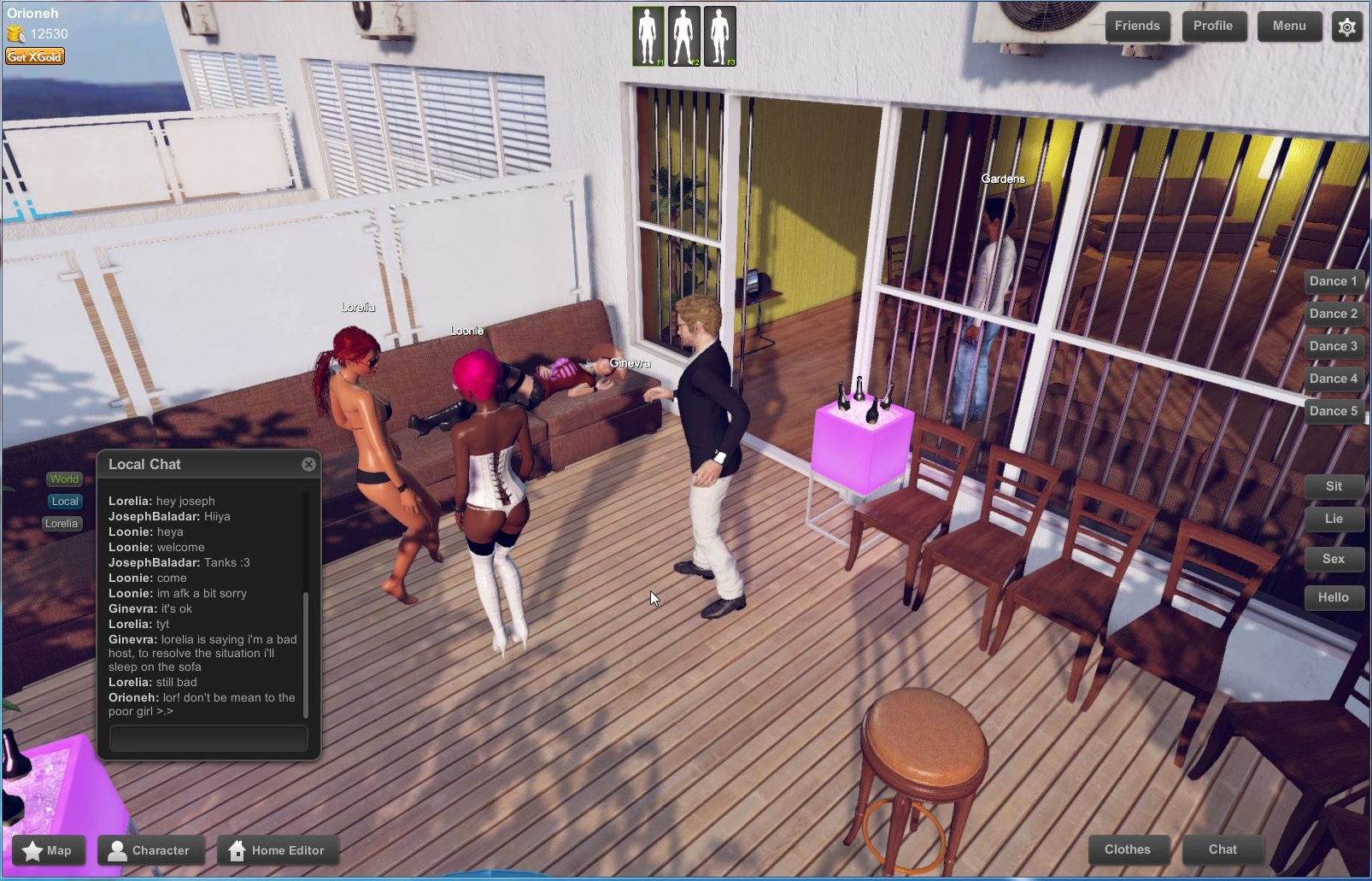The width and height of the screenshot is (1372, 881).
Task: Open the Friends panel
Action: [x=1137, y=26]
